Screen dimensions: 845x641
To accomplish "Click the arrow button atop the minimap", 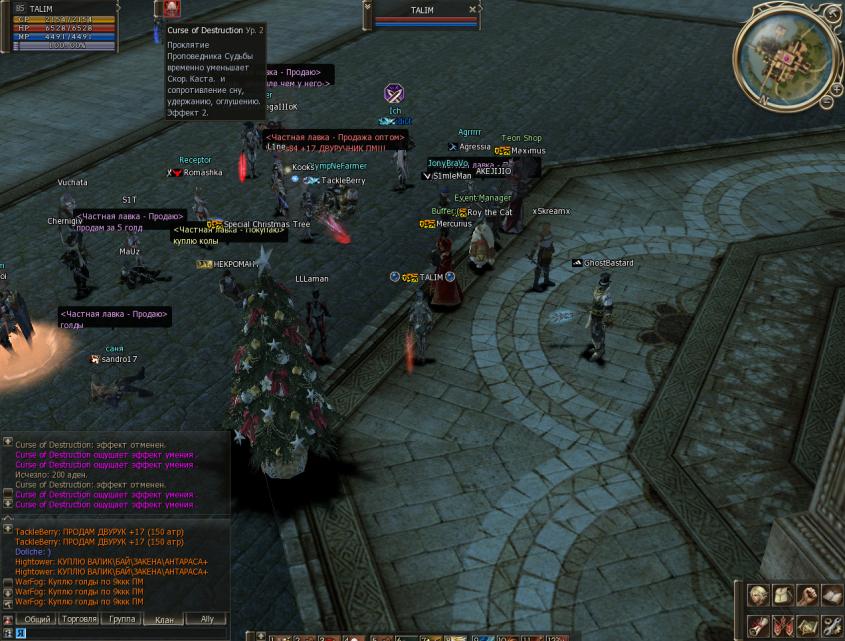I will point(832,13).
